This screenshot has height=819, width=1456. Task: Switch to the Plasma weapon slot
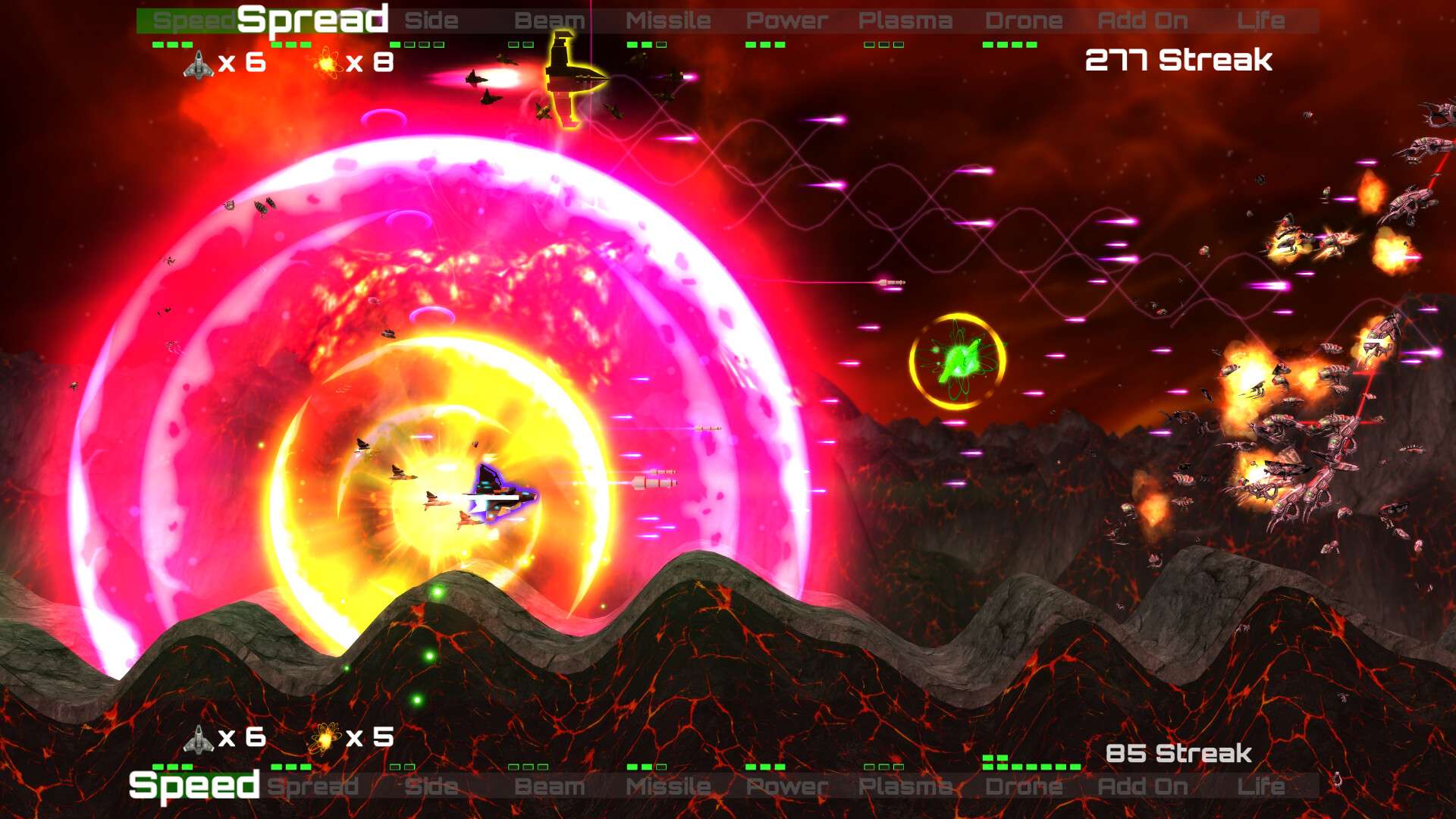pos(905,20)
